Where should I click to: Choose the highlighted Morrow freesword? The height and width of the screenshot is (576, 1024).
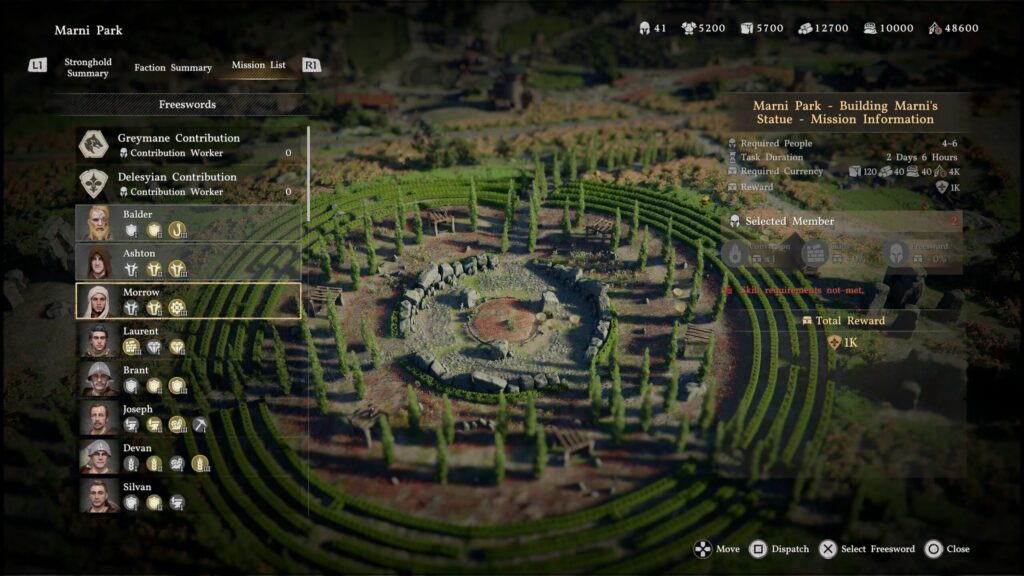[x=187, y=300]
